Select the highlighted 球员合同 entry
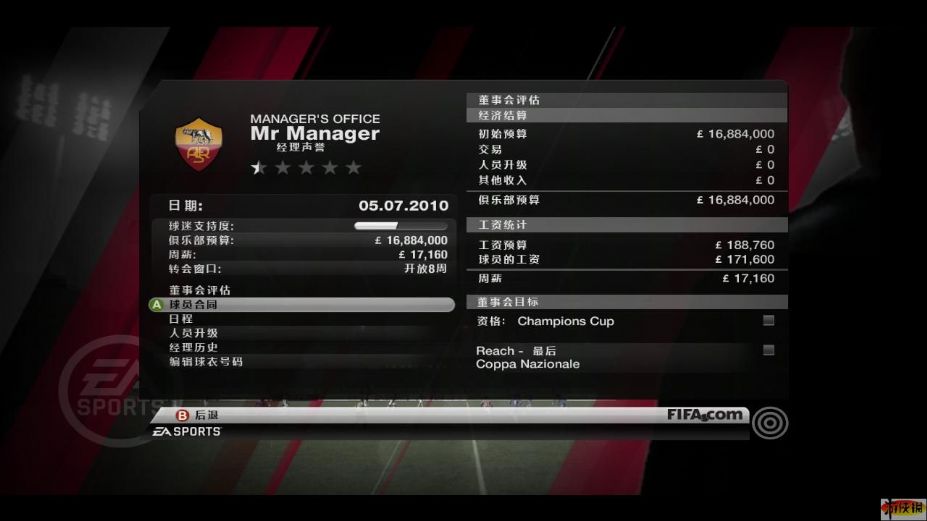The width and height of the screenshot is (927, 521). click(x=193, y=304)
